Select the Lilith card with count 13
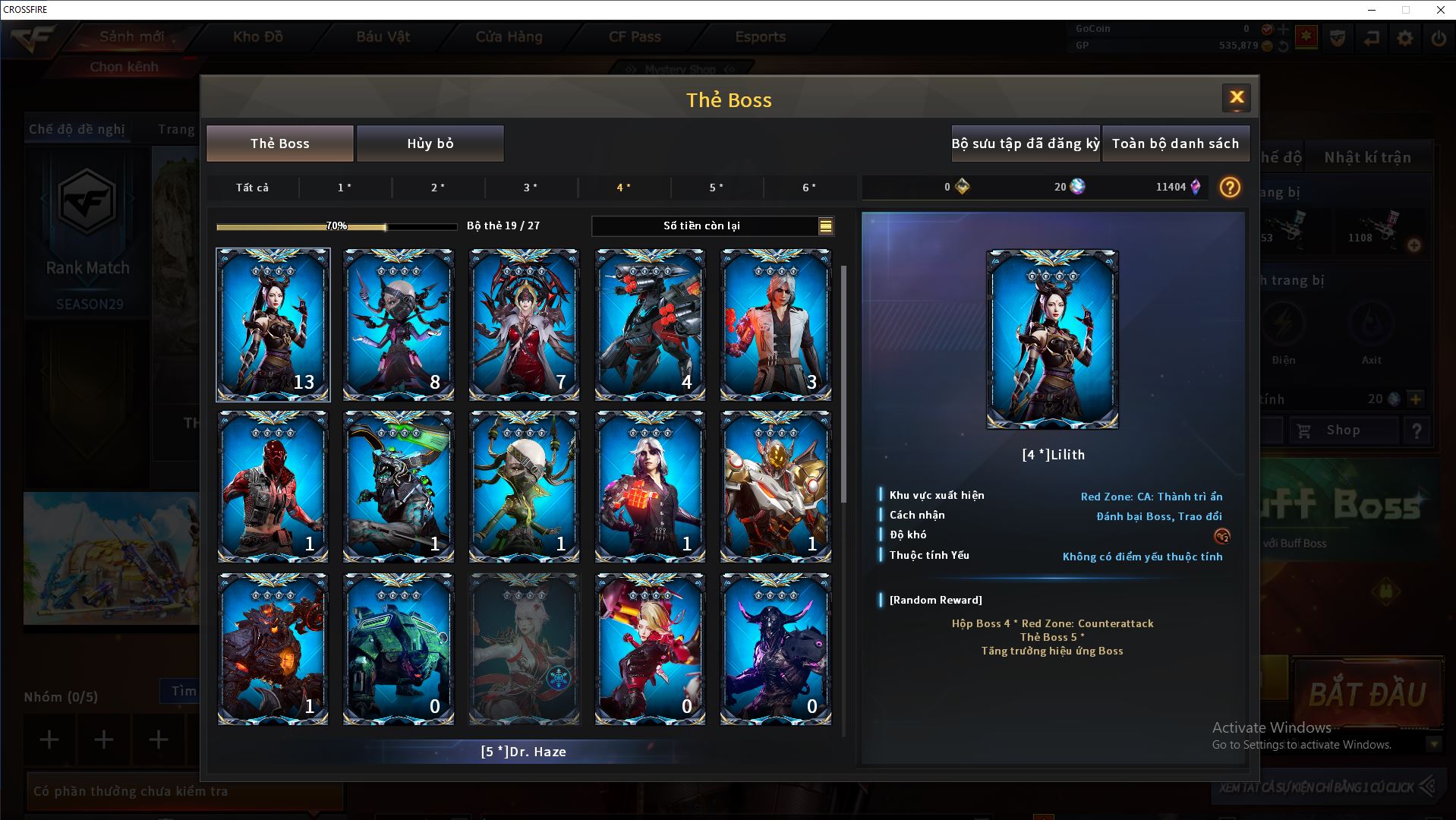The image size is (1456, 820). point(273,324)
